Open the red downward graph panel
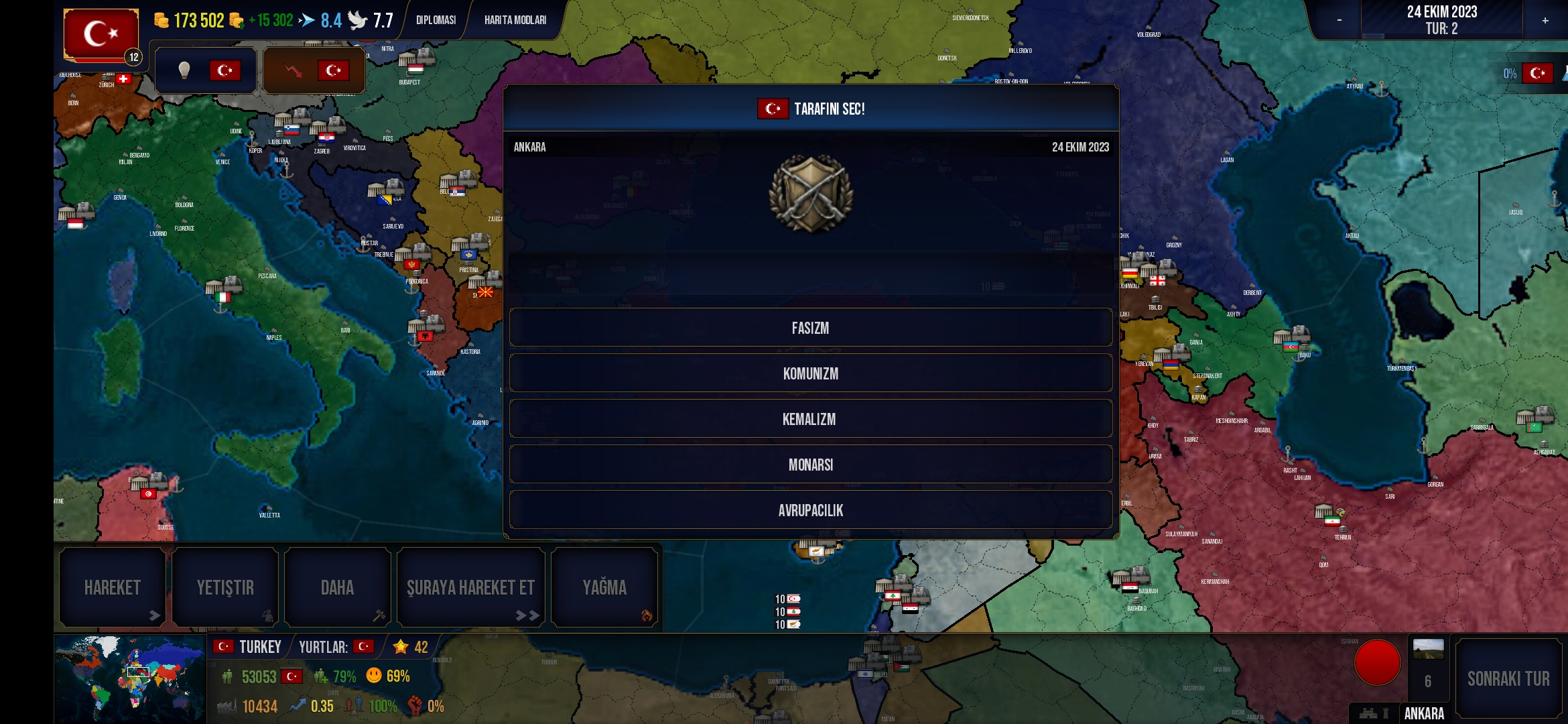This screenshot has height=724, width=1568. [x=314, y=70]
